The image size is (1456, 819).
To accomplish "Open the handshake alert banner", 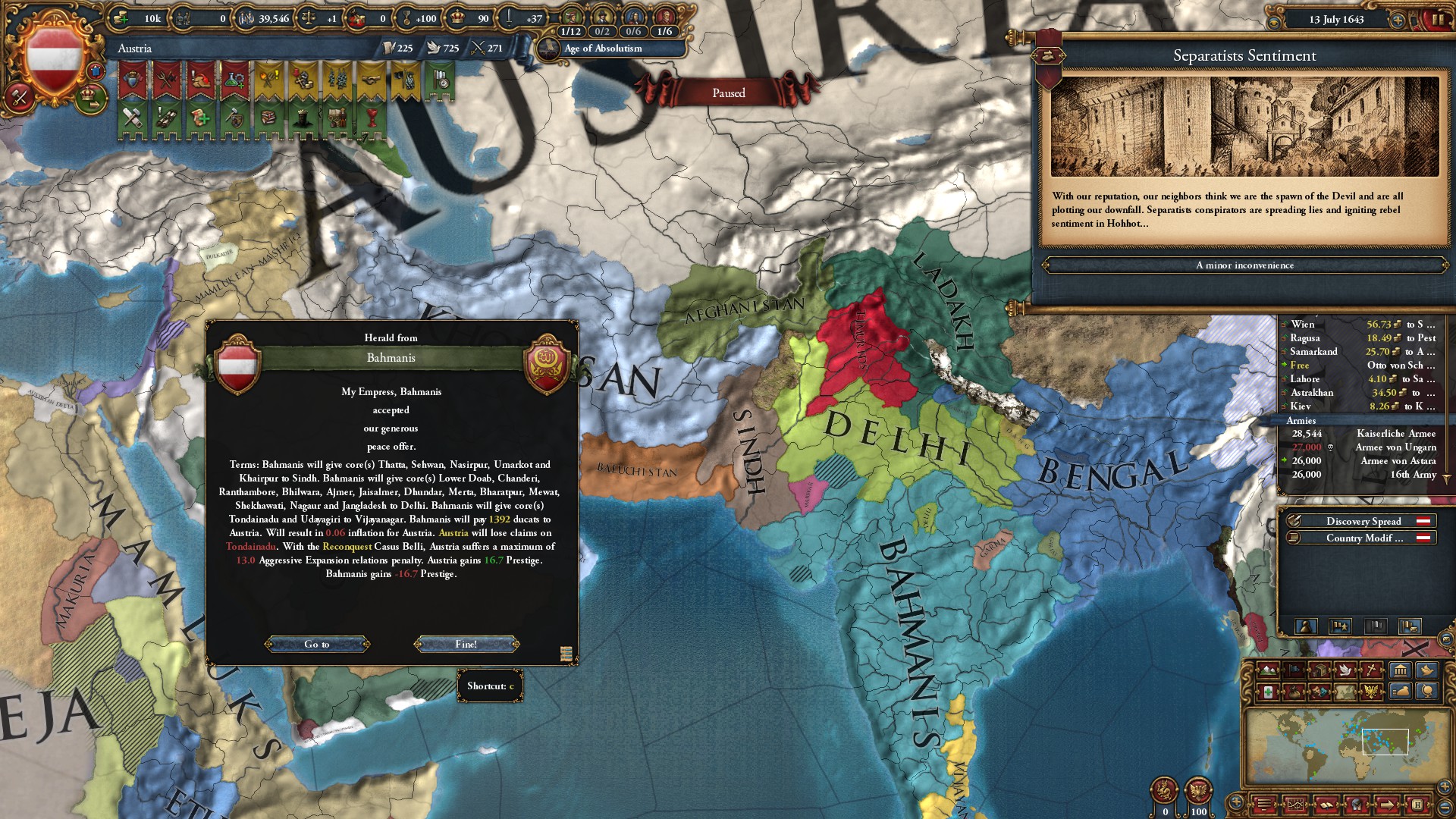I will click(370, 81).
